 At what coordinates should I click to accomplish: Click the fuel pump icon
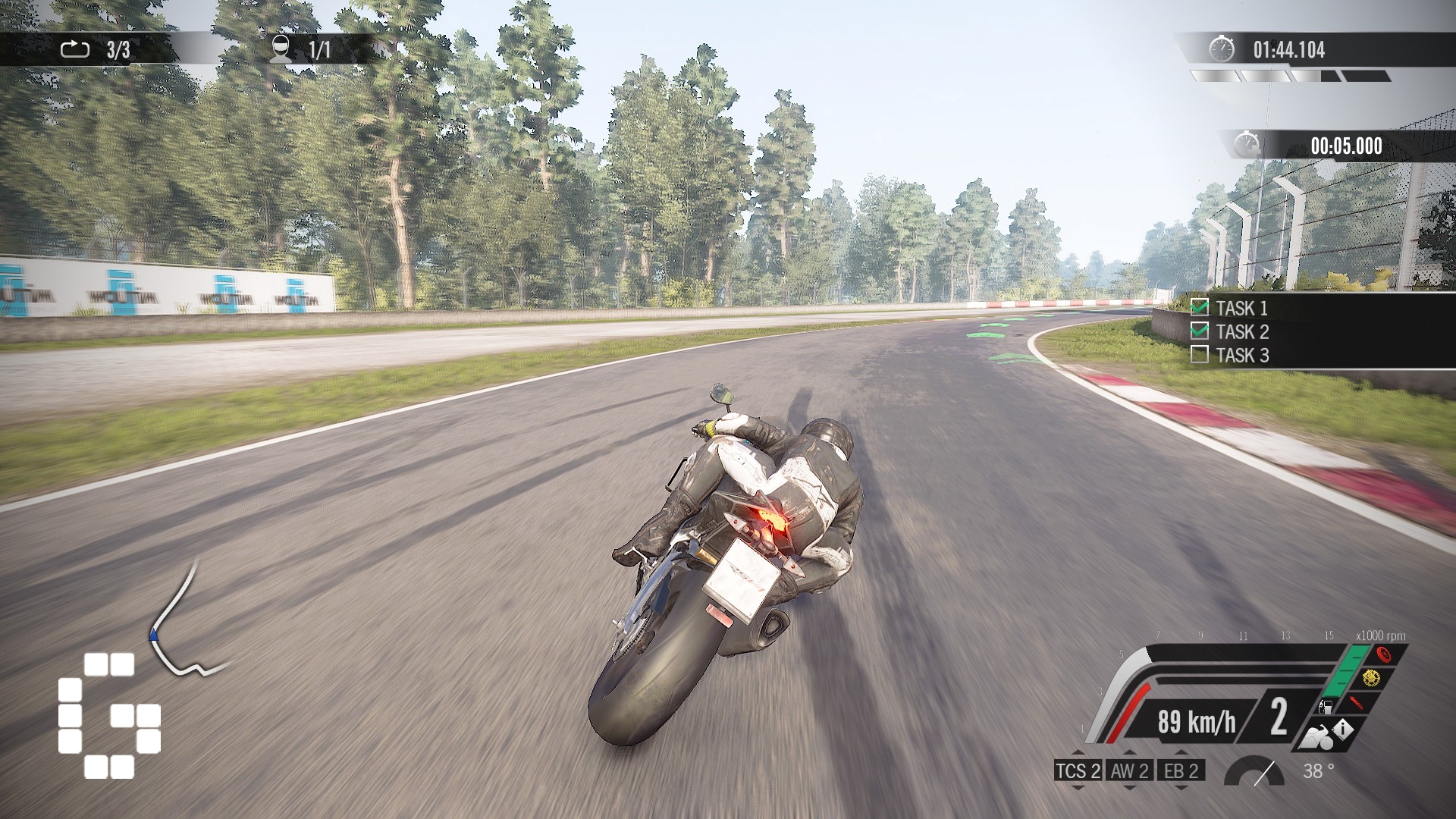tap(1325, 708)
